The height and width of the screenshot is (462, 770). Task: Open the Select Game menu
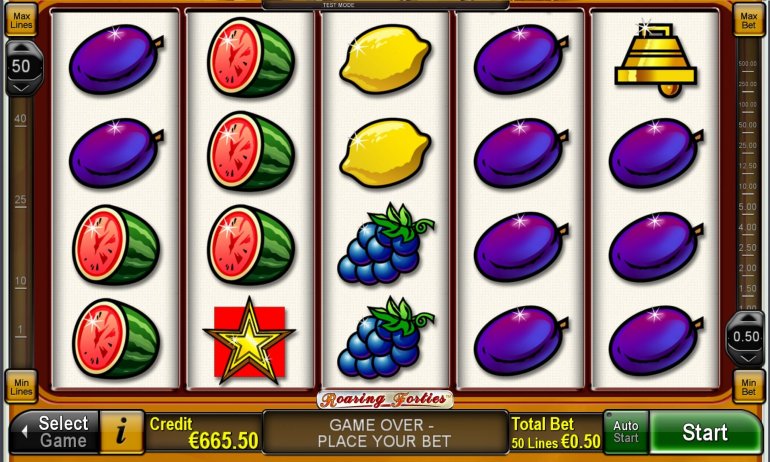pyautogui.click(x=55, y=432)
